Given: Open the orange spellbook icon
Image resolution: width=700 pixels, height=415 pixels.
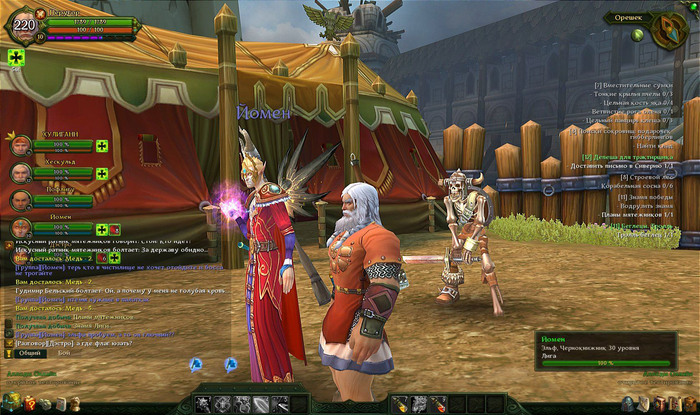Looking at the screenshot, I should (660, 403).
